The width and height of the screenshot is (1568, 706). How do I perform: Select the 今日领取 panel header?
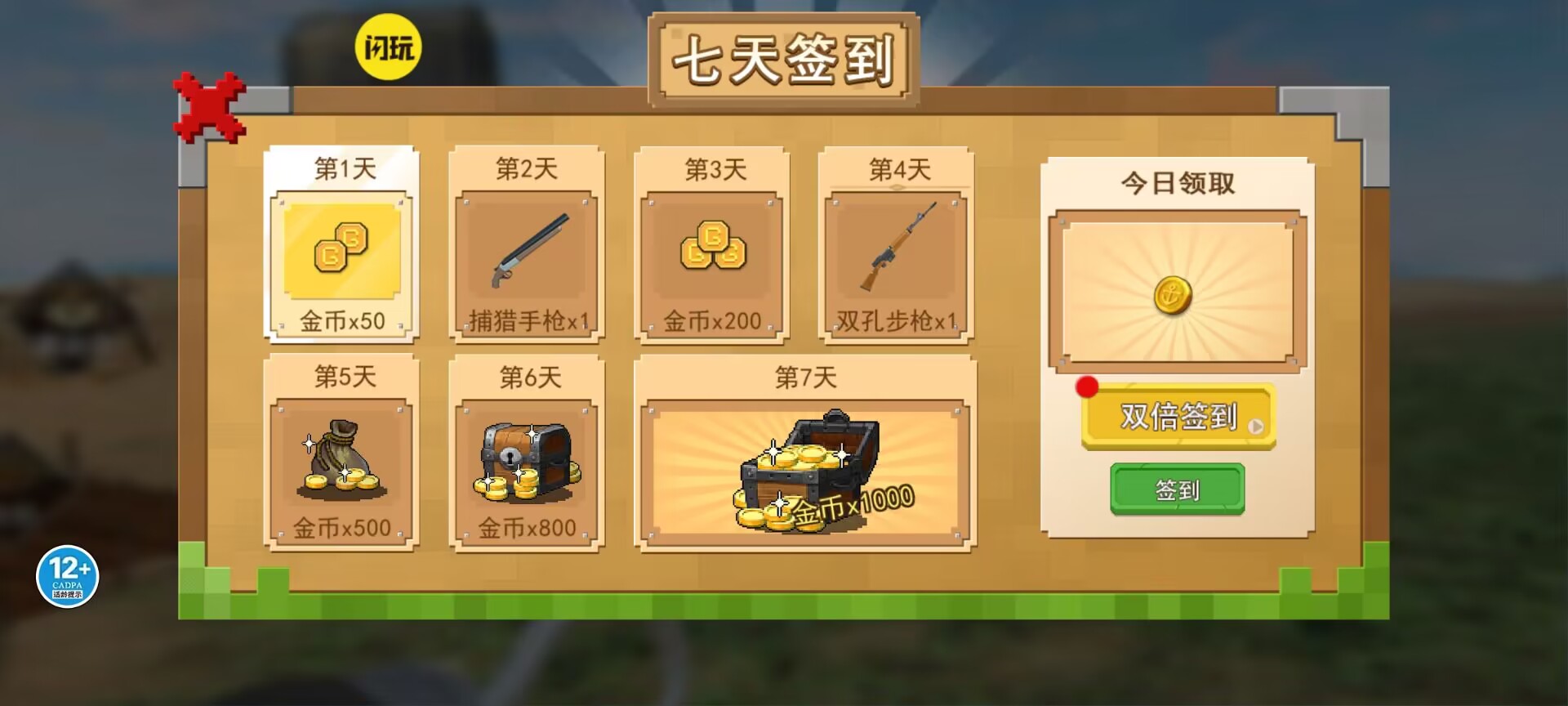(1178, 184)
